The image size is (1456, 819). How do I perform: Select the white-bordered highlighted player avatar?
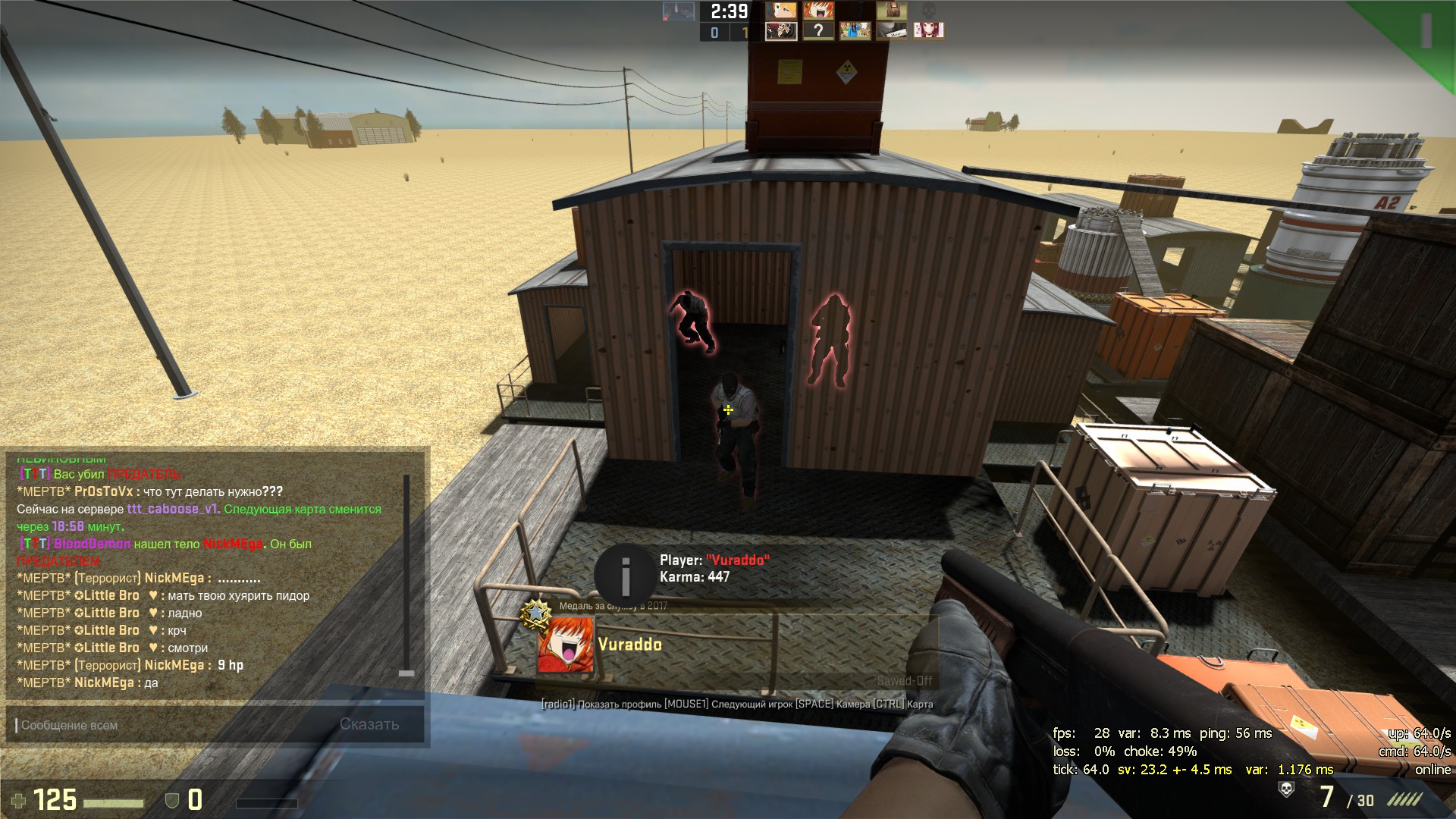[781, 30]
